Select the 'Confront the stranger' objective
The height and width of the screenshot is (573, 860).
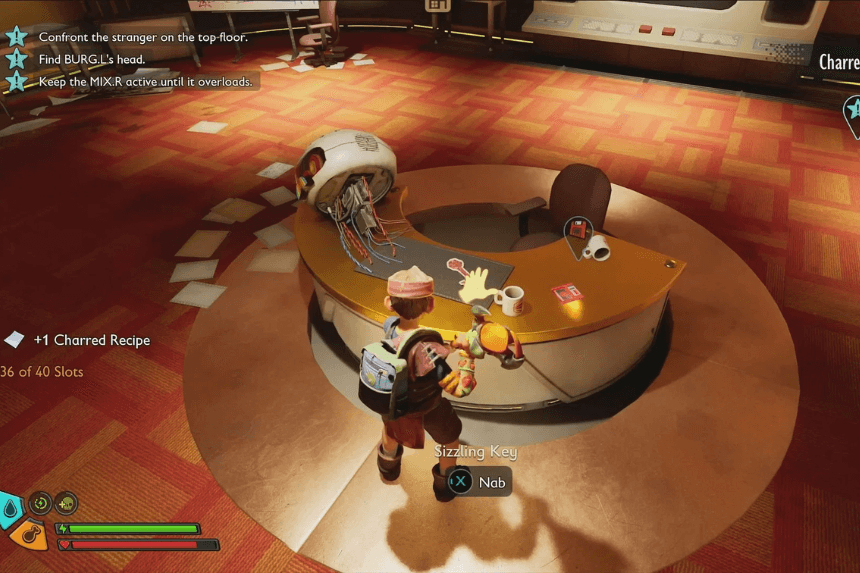tap(146, 37)
